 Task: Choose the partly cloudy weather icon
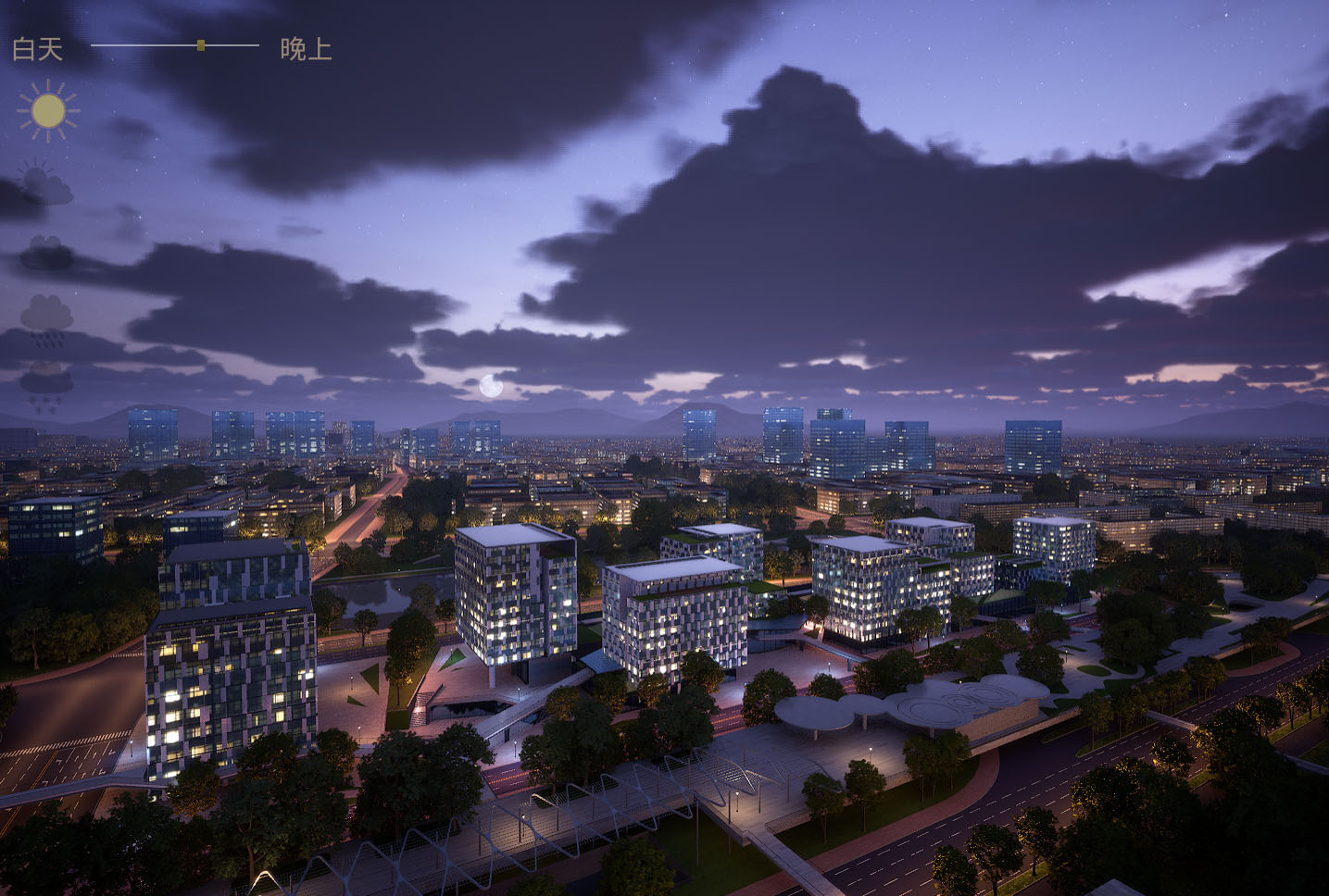(x=45, y=182)
